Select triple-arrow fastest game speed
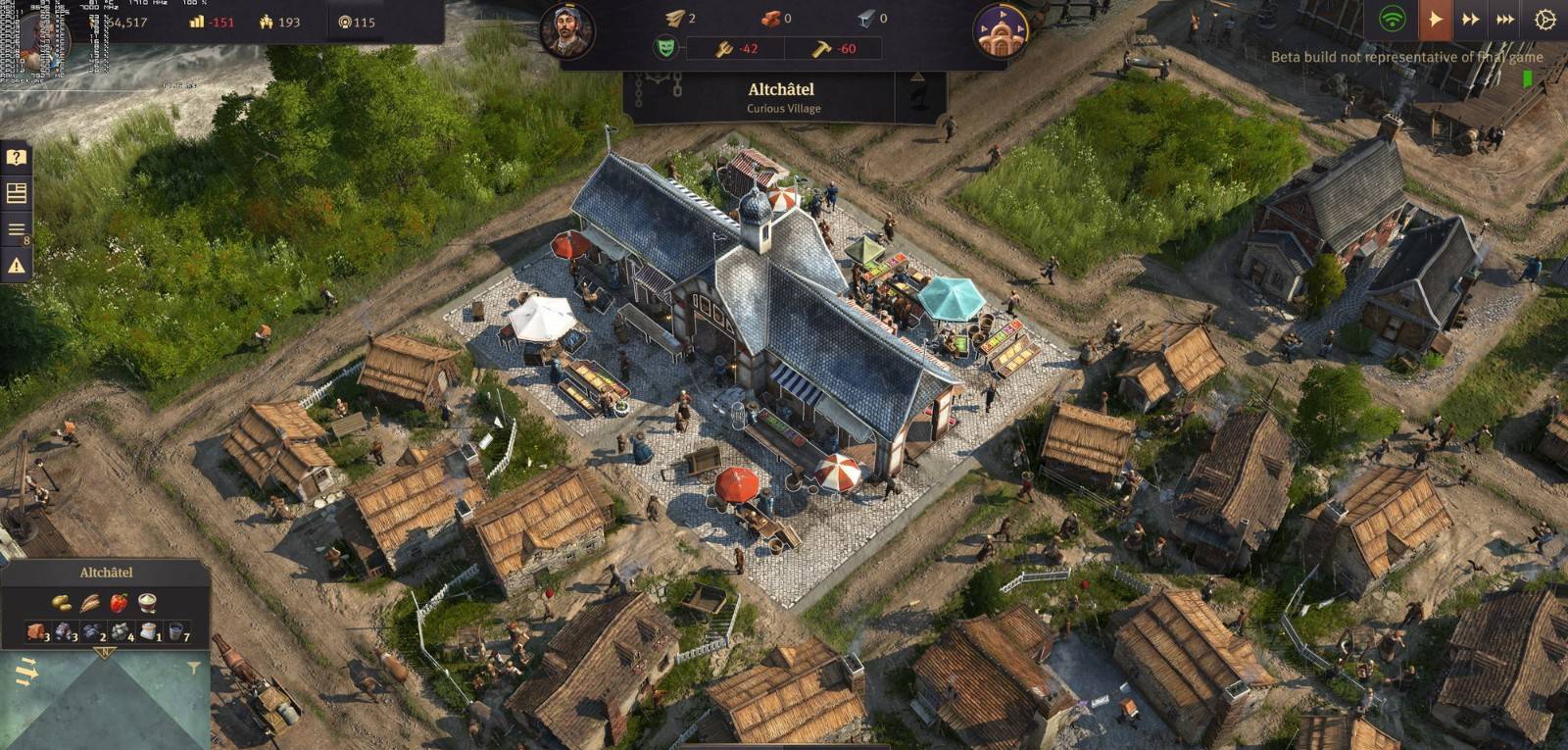Screen dimensions: 1568x750 click(x=1505, y=19)
